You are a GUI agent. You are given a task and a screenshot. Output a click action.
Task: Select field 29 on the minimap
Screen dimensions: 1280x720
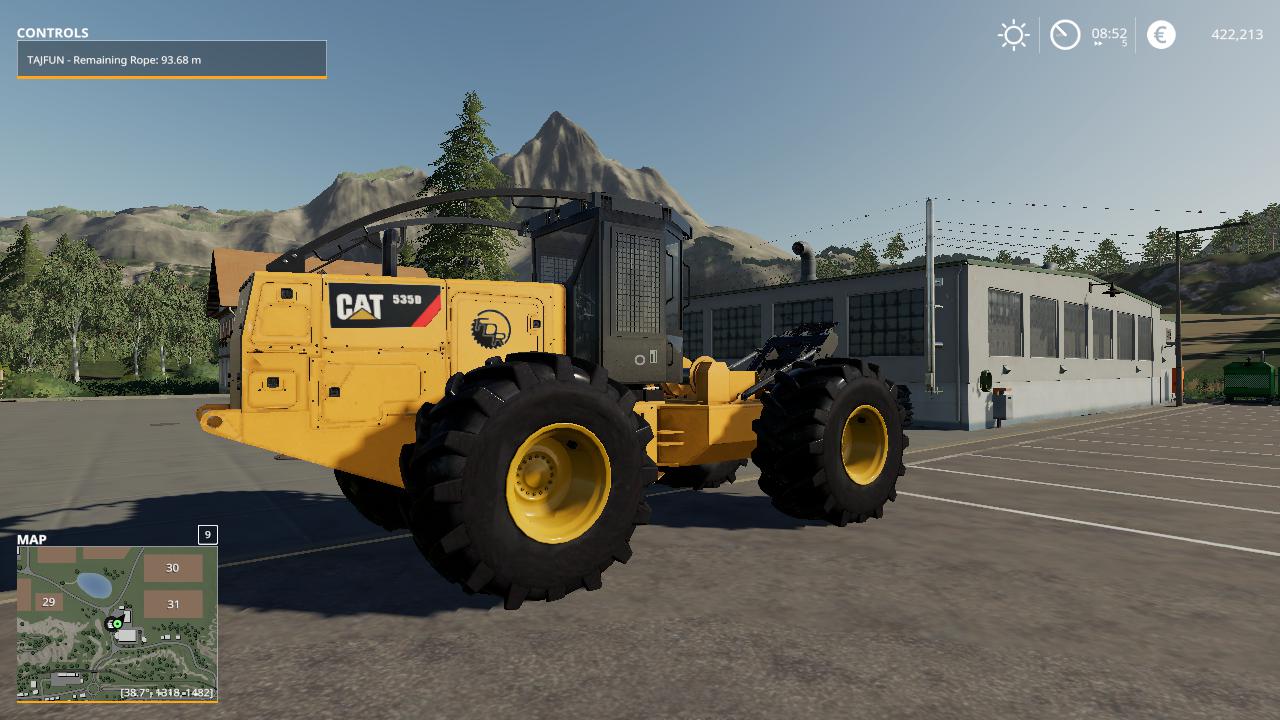tap(48, 602)
